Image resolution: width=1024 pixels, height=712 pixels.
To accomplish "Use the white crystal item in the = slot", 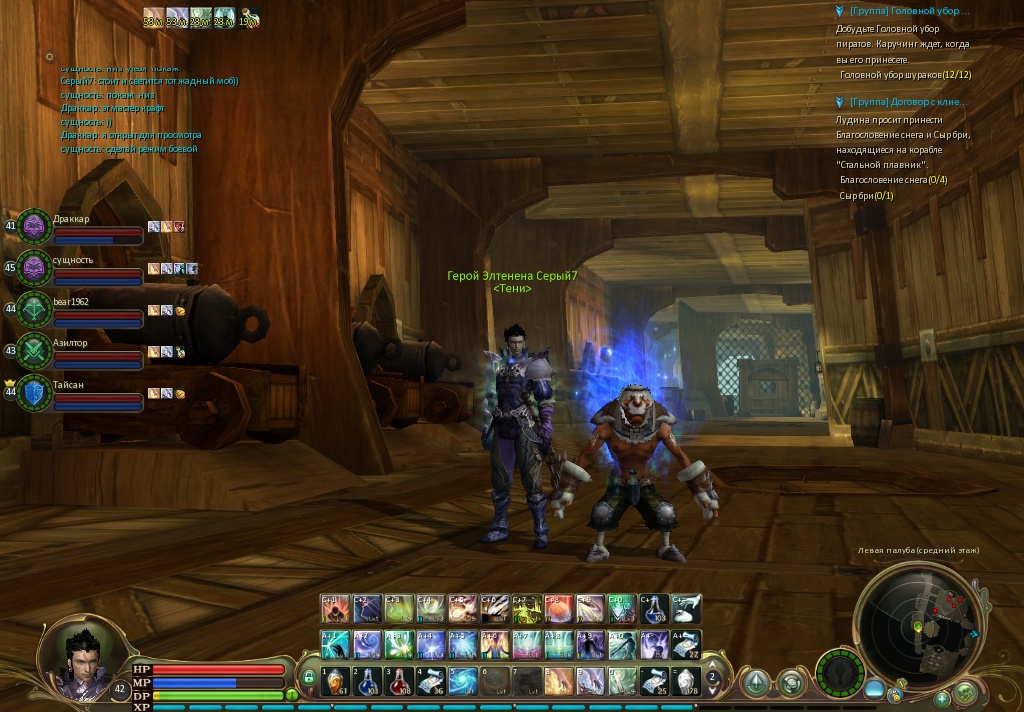I will click(x=686, y=681).
